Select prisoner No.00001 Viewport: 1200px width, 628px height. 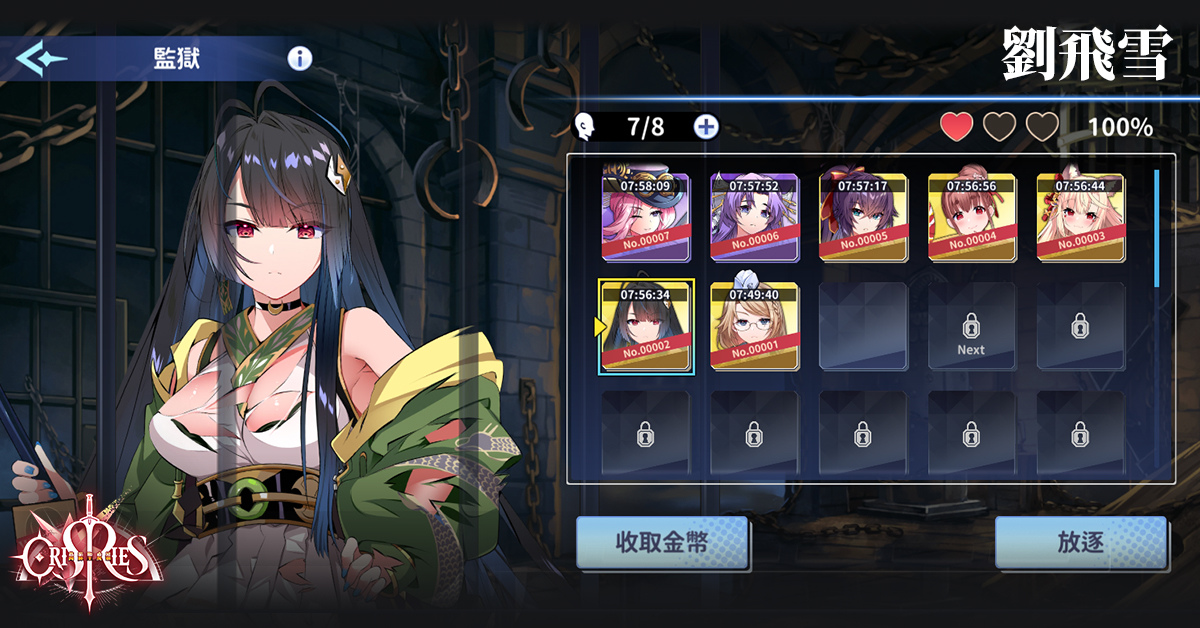point(754,325)
